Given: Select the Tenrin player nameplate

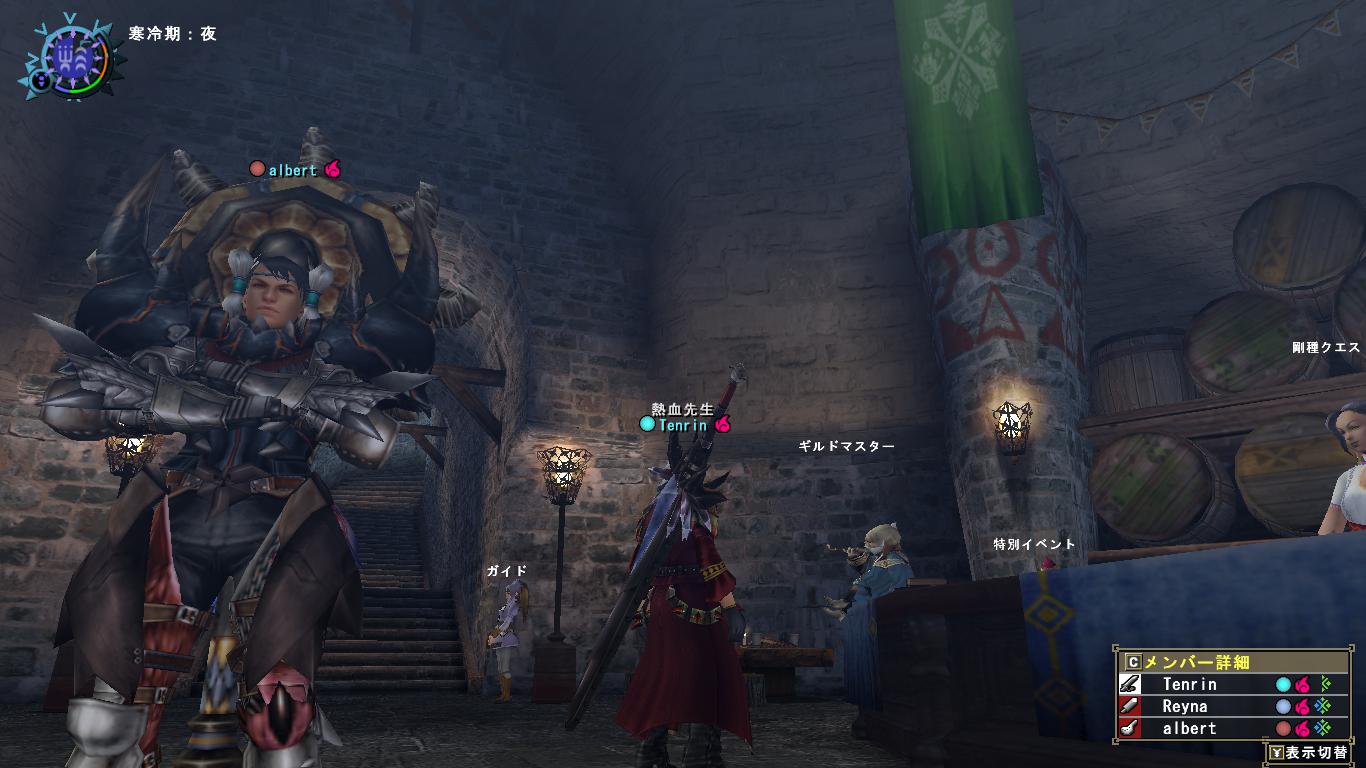Looking at the screenshot, I should 683,425.
